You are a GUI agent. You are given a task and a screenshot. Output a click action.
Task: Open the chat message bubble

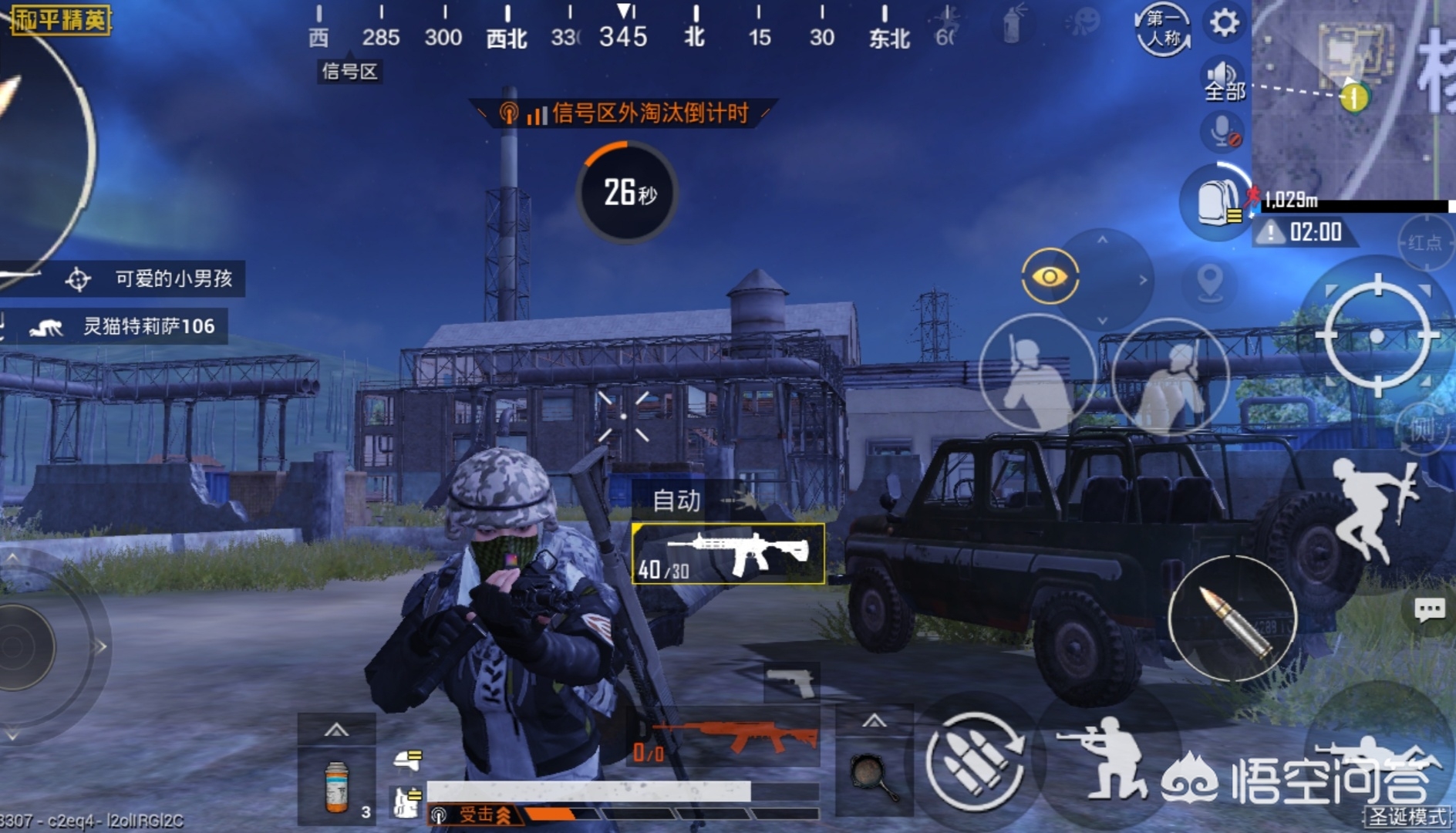coord(1429,611)
